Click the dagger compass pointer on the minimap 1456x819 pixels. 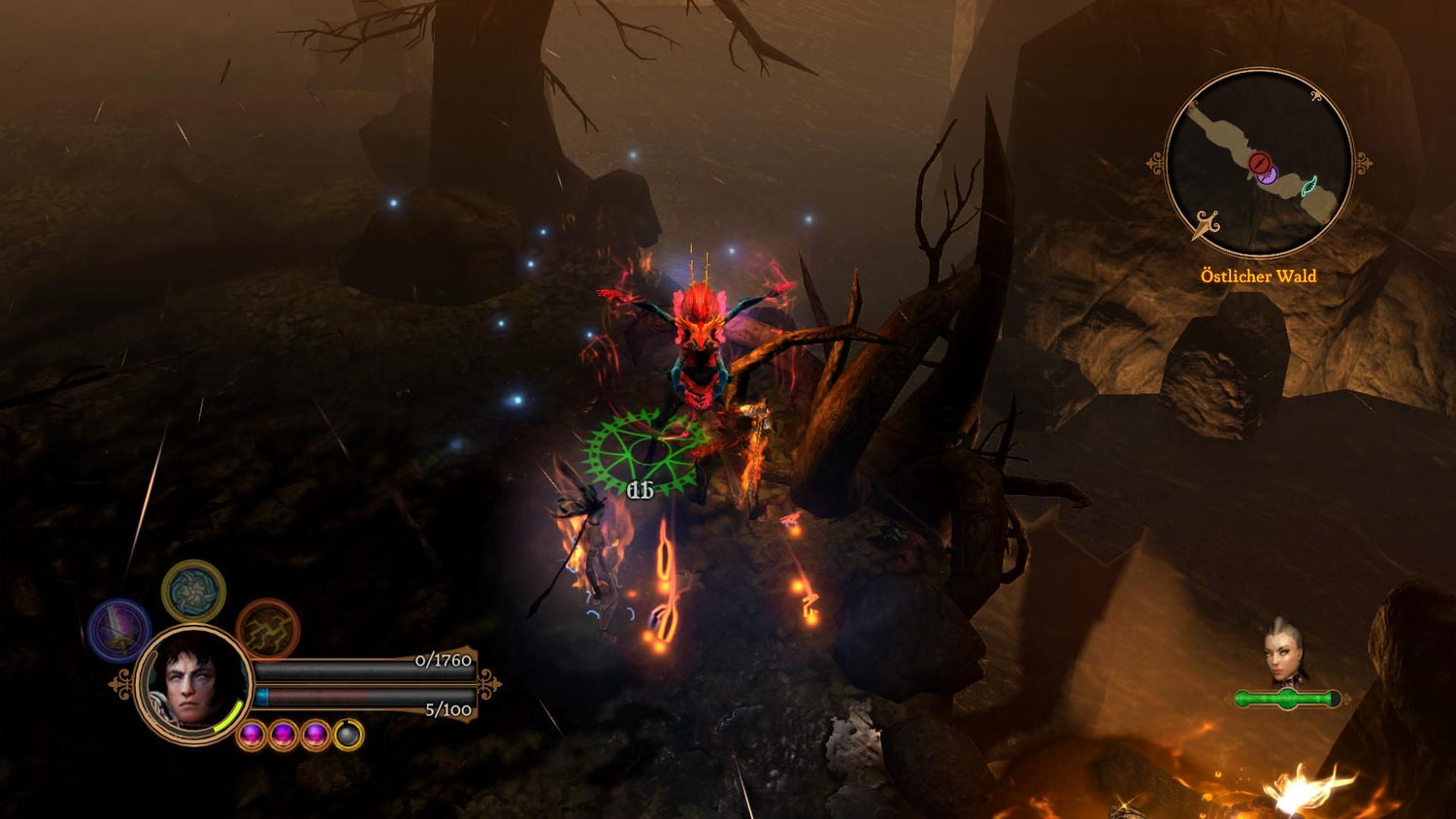click(1207, 223)
